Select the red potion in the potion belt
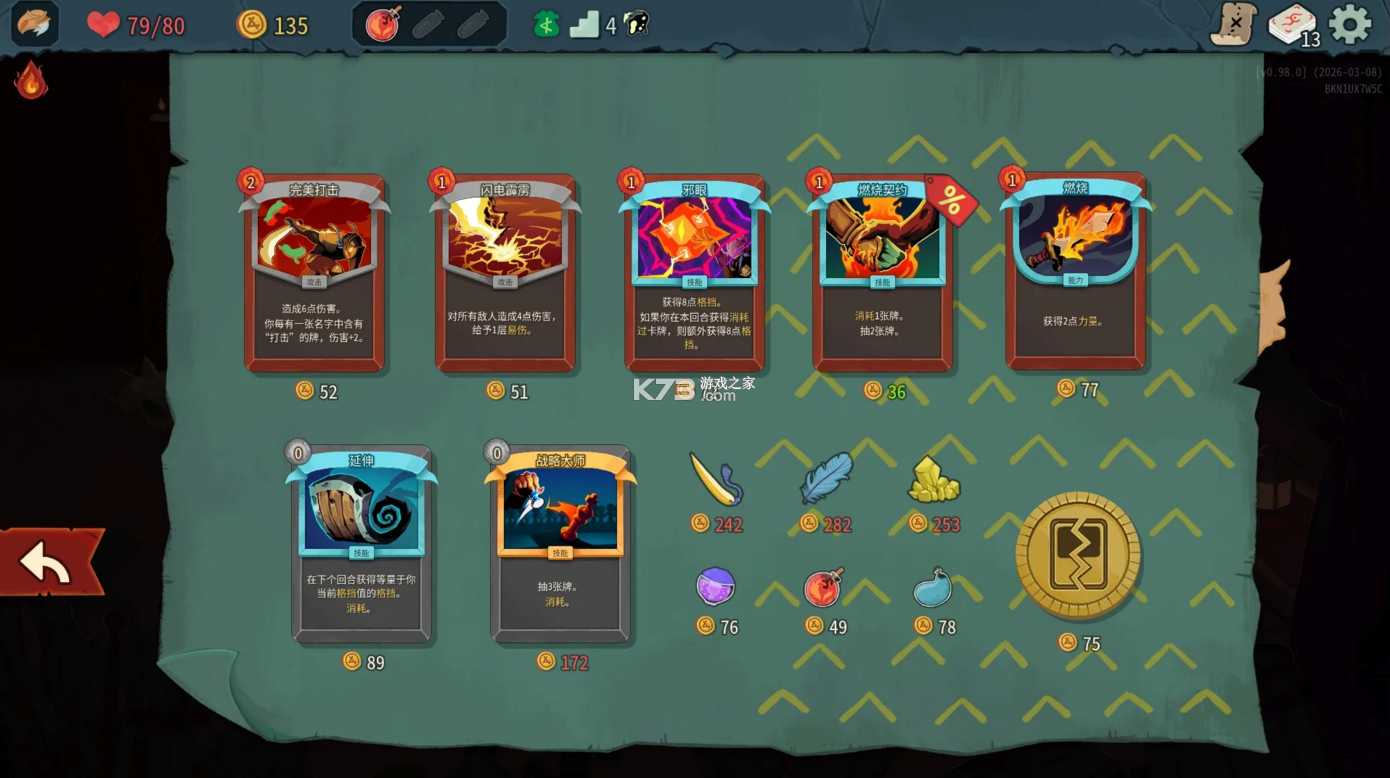Viewport: 1390px width, 778px height. tap(383, 25)
